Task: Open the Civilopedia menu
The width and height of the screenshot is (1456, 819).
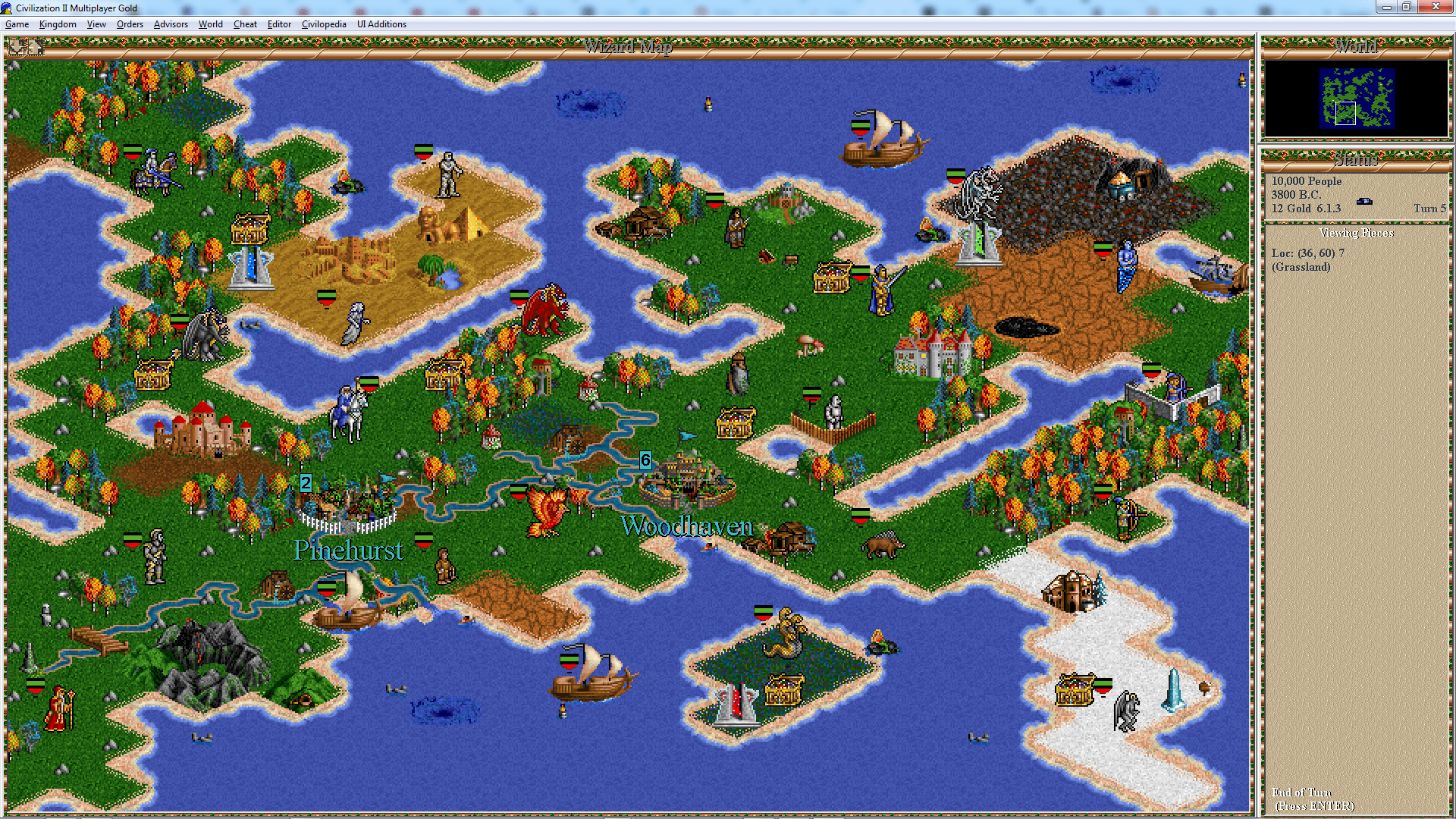Action: (324, 24)
